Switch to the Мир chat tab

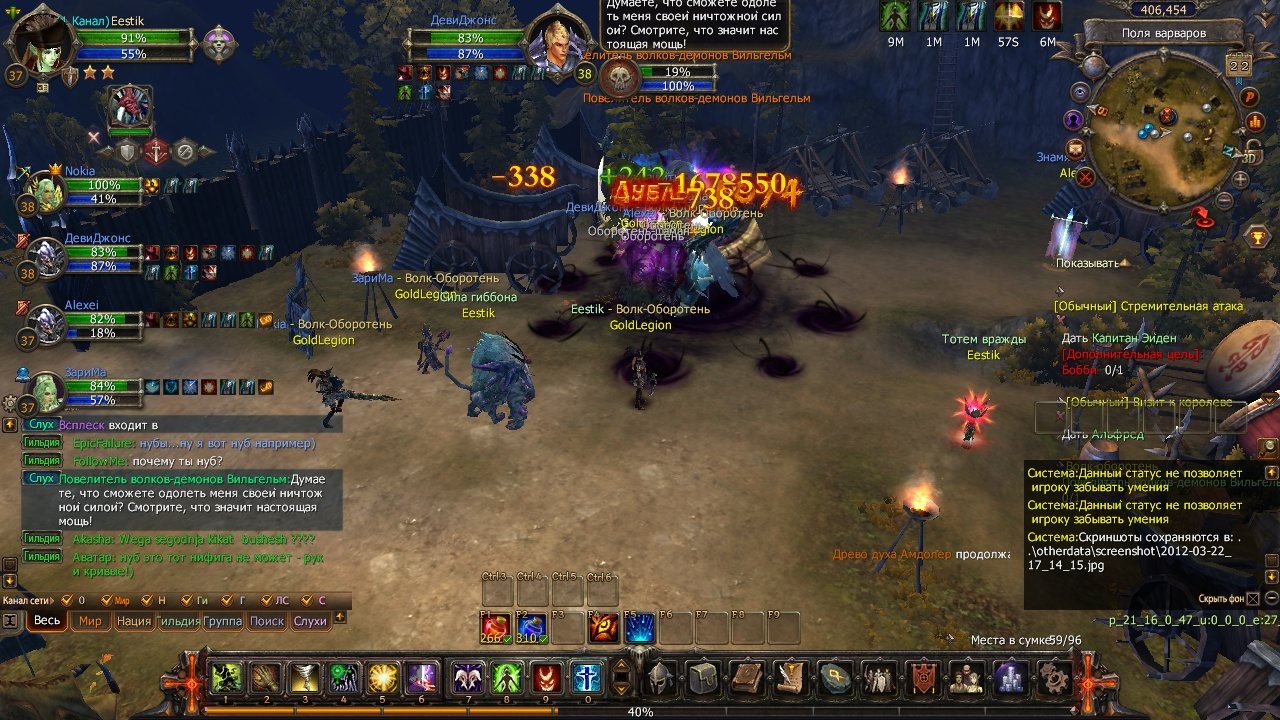(90, 621)
